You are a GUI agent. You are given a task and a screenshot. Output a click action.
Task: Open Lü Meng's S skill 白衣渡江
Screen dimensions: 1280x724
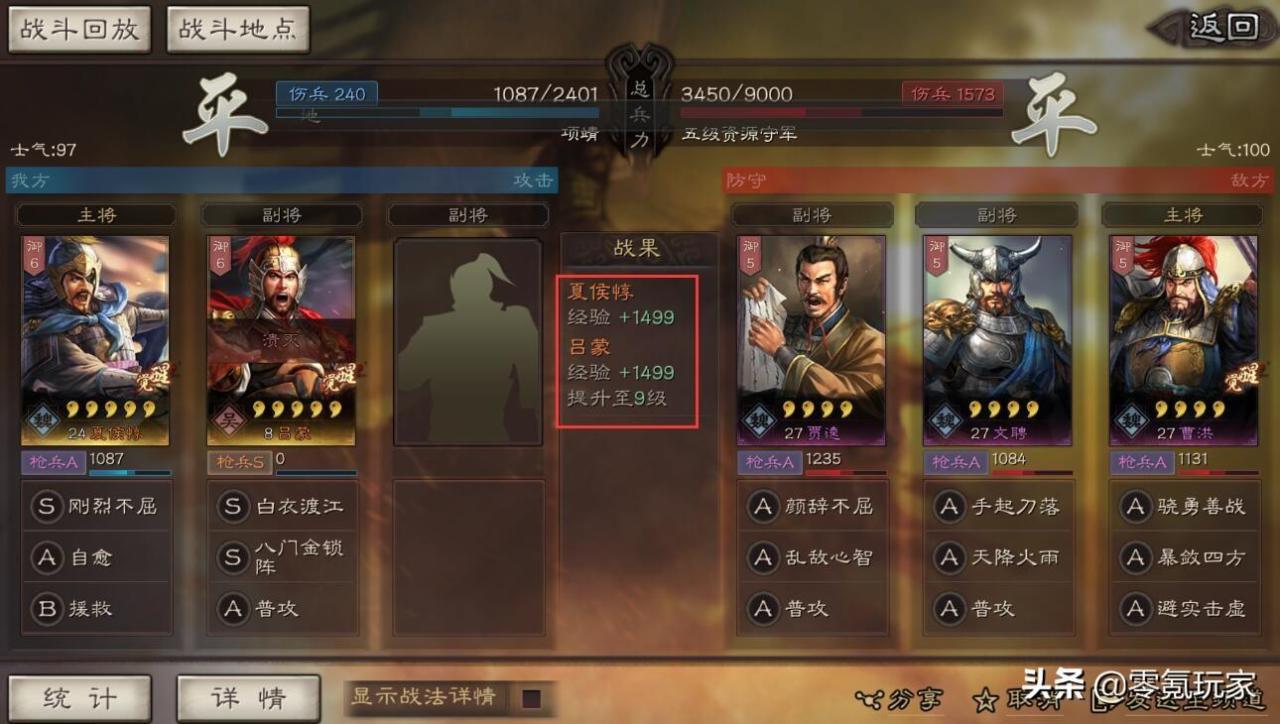282,506
